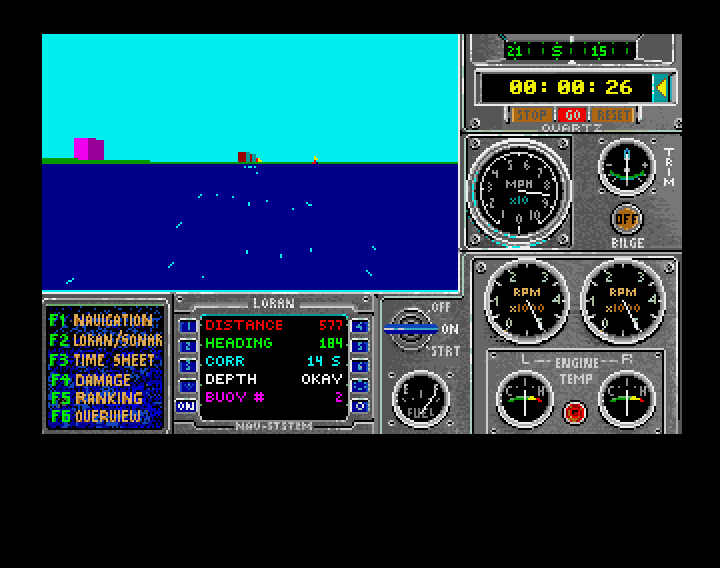Show the F3 Time Sheet

pyautogui.click(x=103, y=360)
